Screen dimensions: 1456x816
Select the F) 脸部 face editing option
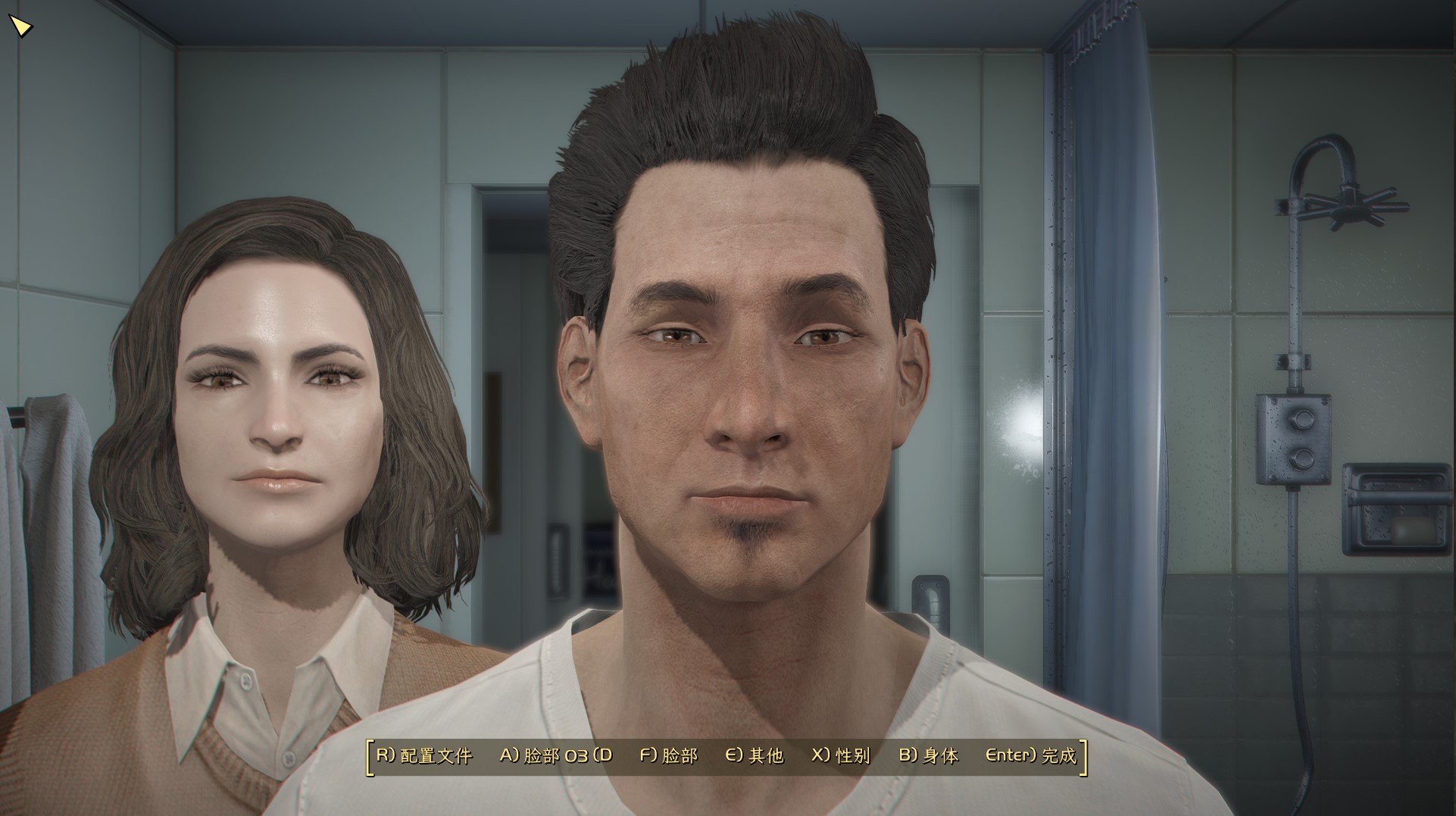point(669,755)
